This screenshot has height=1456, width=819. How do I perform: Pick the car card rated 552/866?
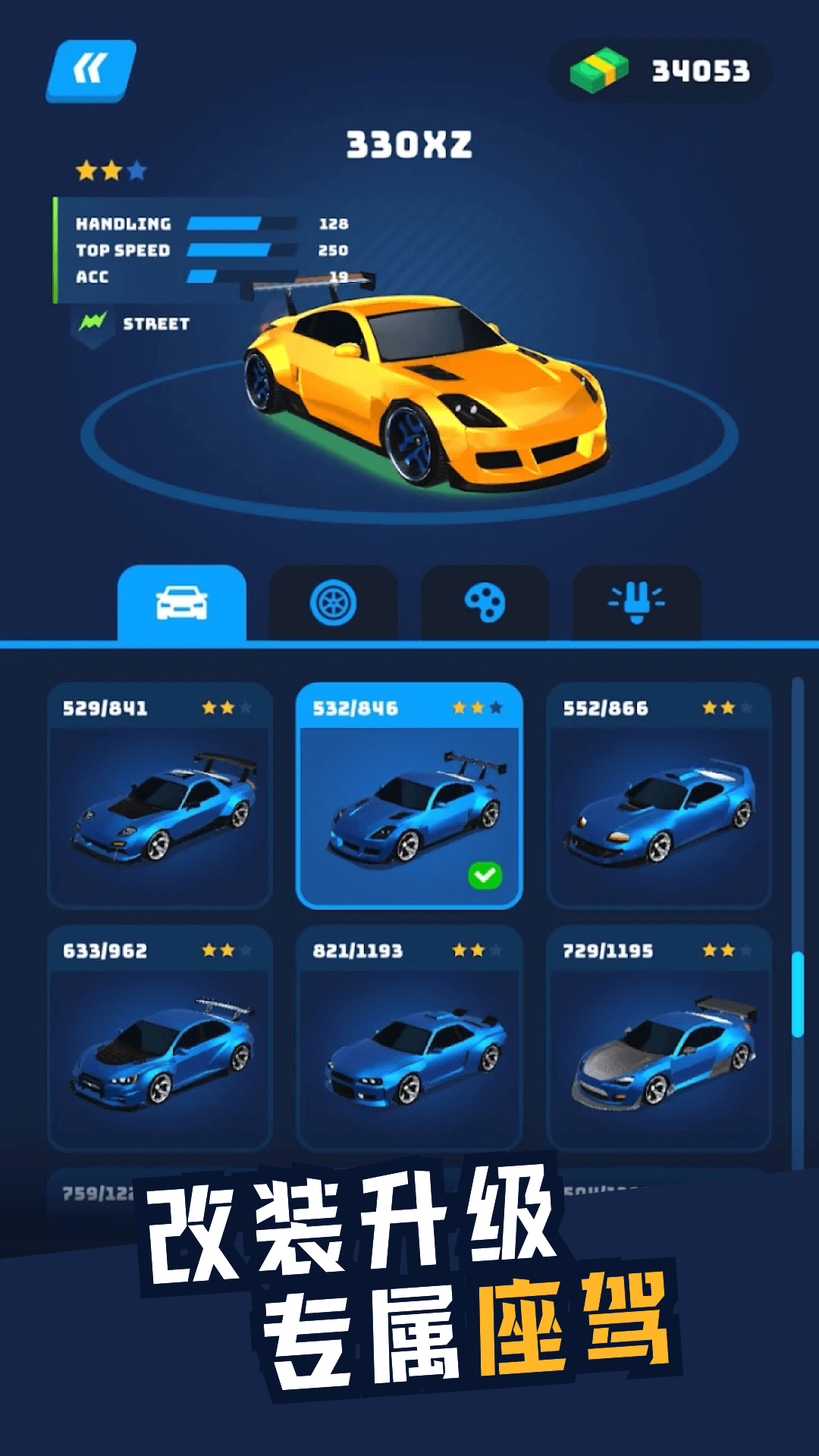[x=658, y=796]
